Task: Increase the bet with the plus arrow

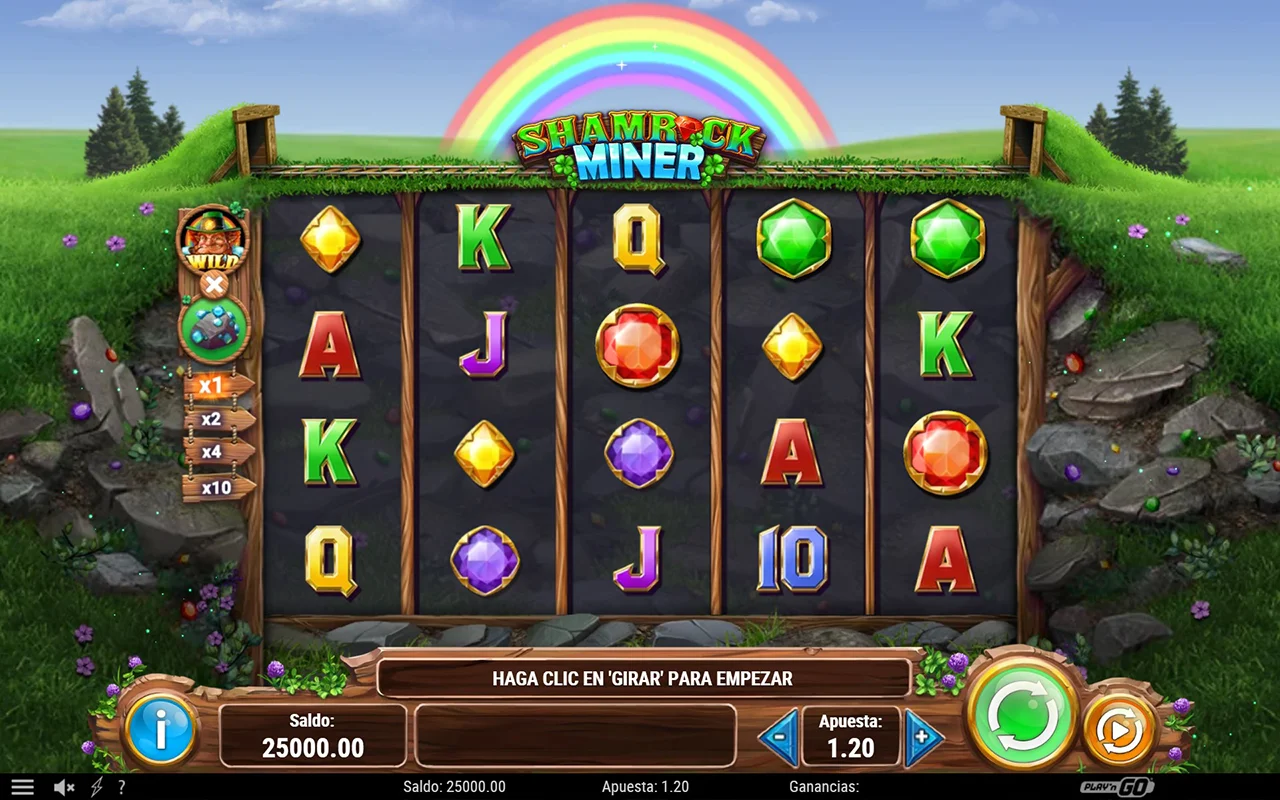Action: (x=924, y=737)
